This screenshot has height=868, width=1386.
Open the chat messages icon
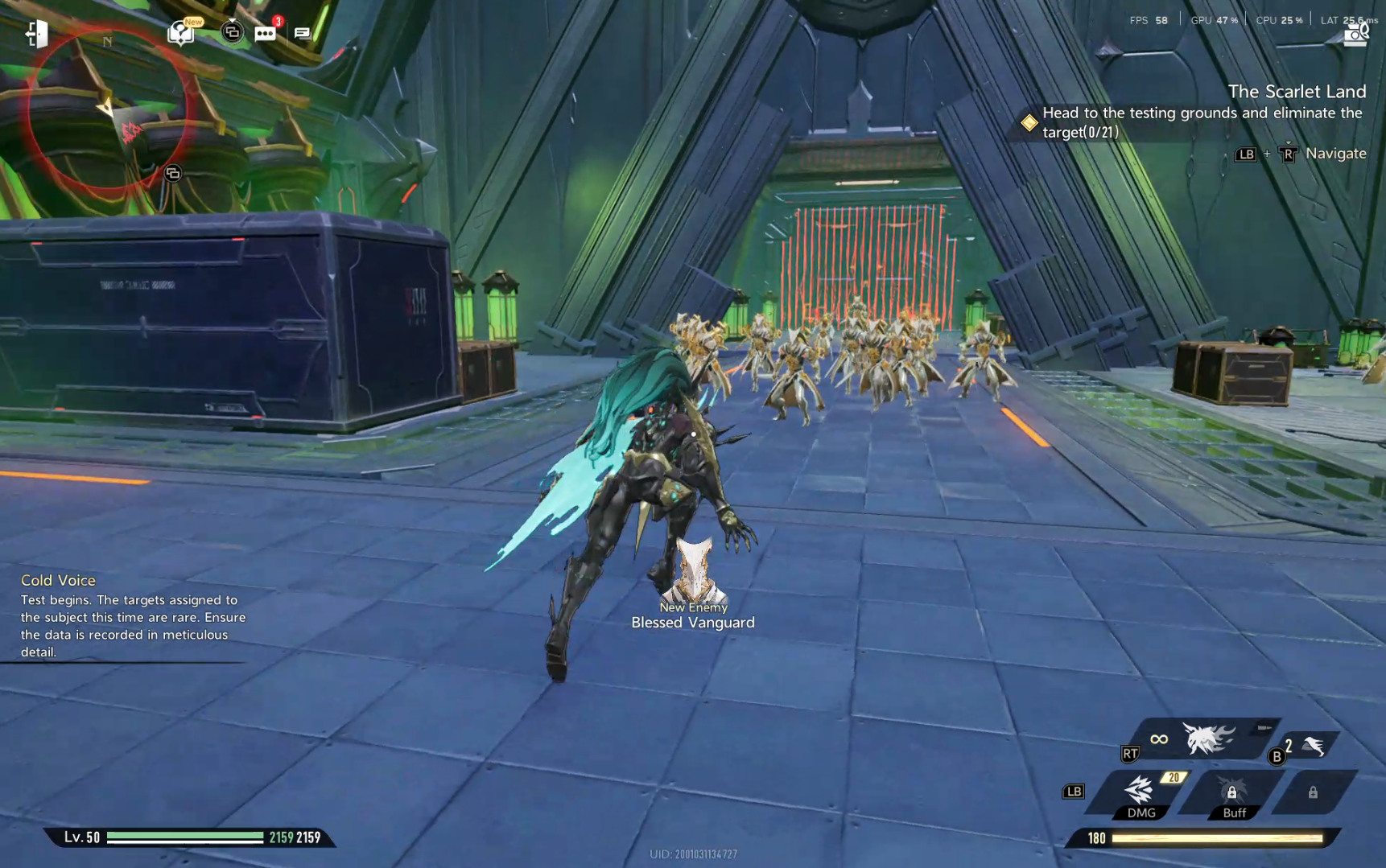302,33
